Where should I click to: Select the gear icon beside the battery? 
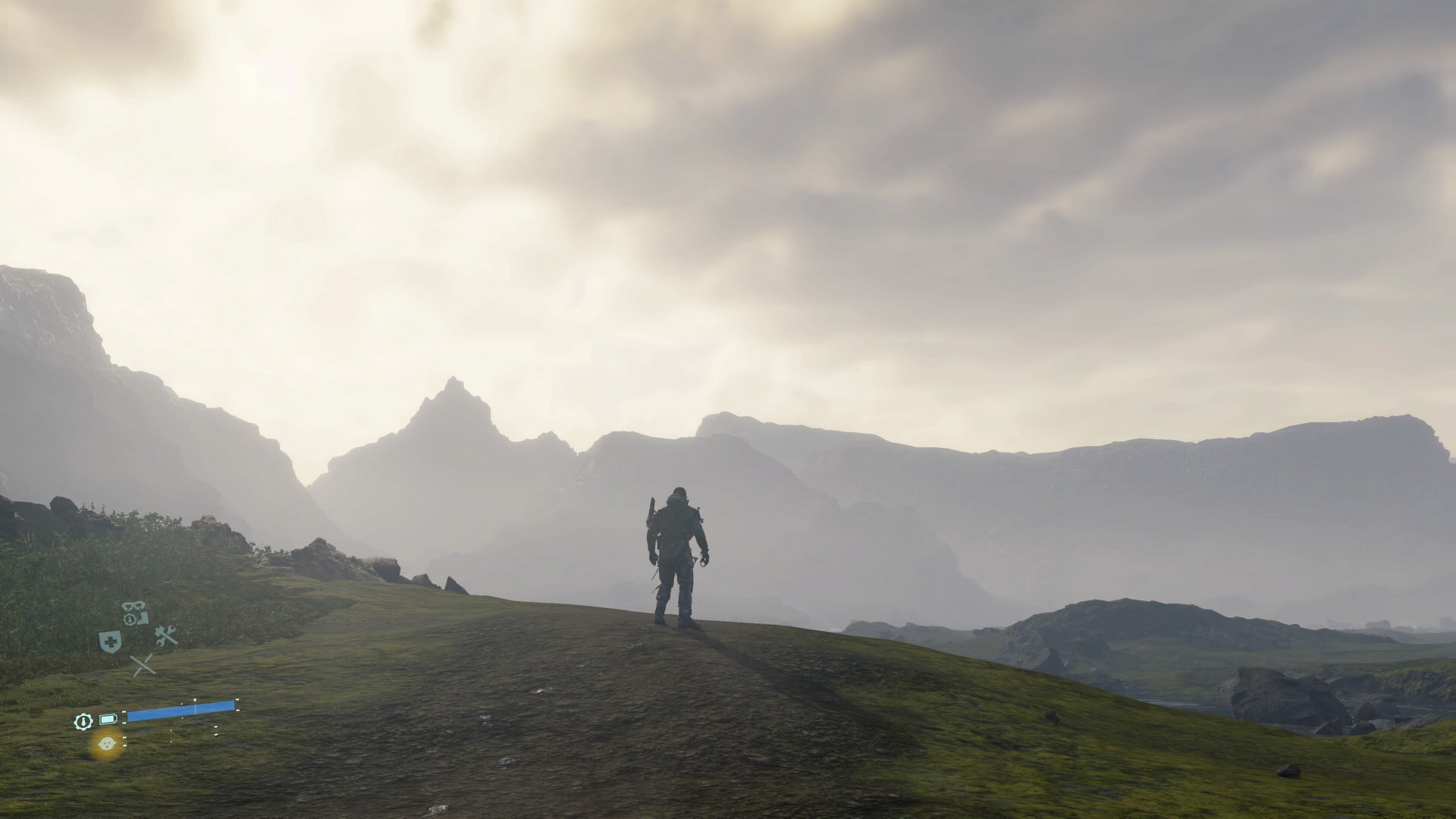(83, 721)
